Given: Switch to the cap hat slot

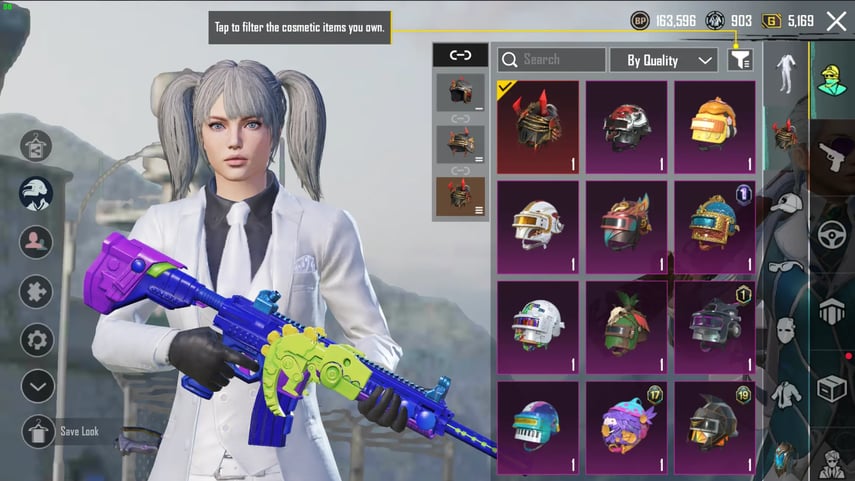Looking at the screenshot, I should point(786,203).
